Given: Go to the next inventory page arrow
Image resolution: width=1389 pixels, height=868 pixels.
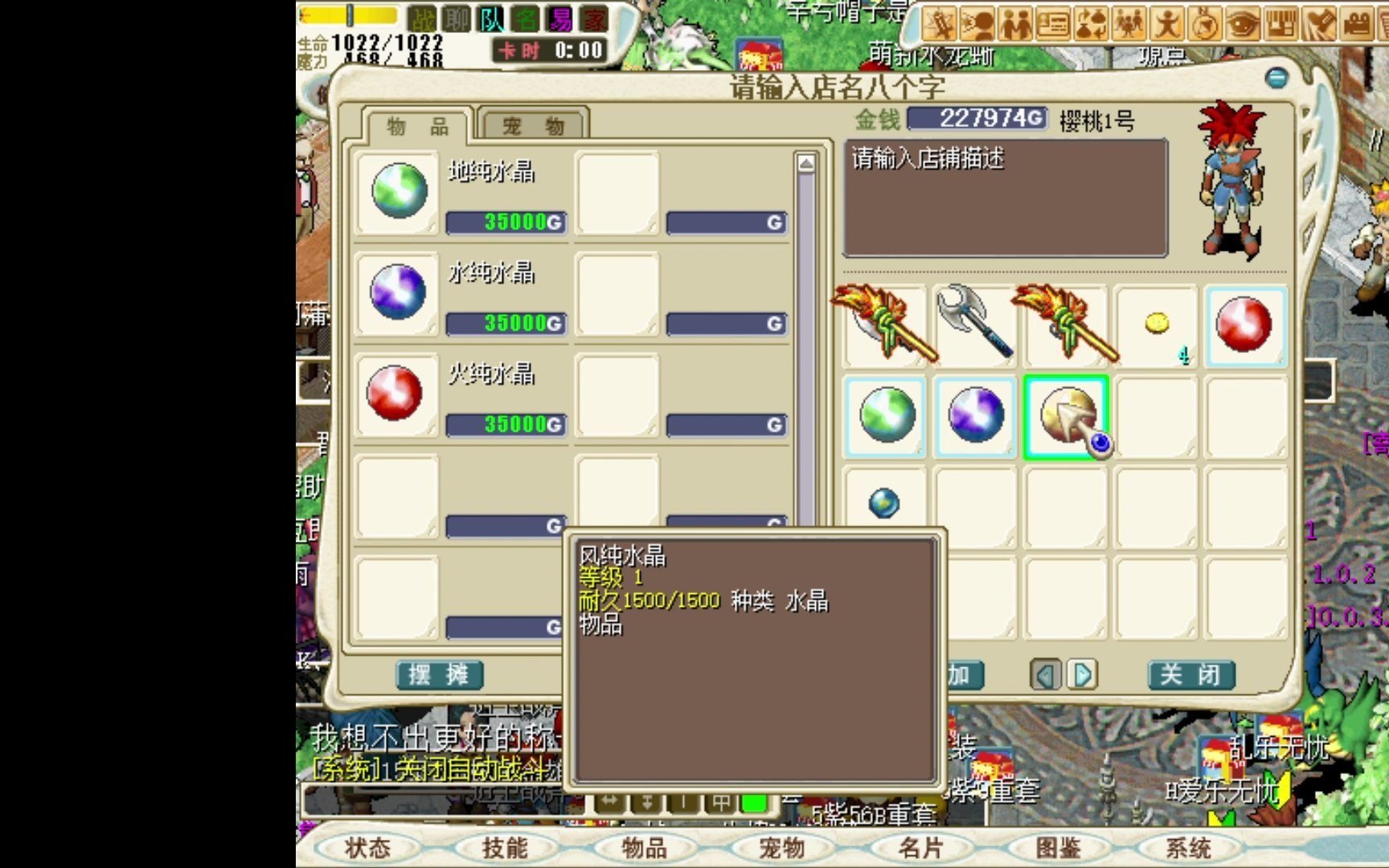Looking at the screenshot, I should [1083, 675].
